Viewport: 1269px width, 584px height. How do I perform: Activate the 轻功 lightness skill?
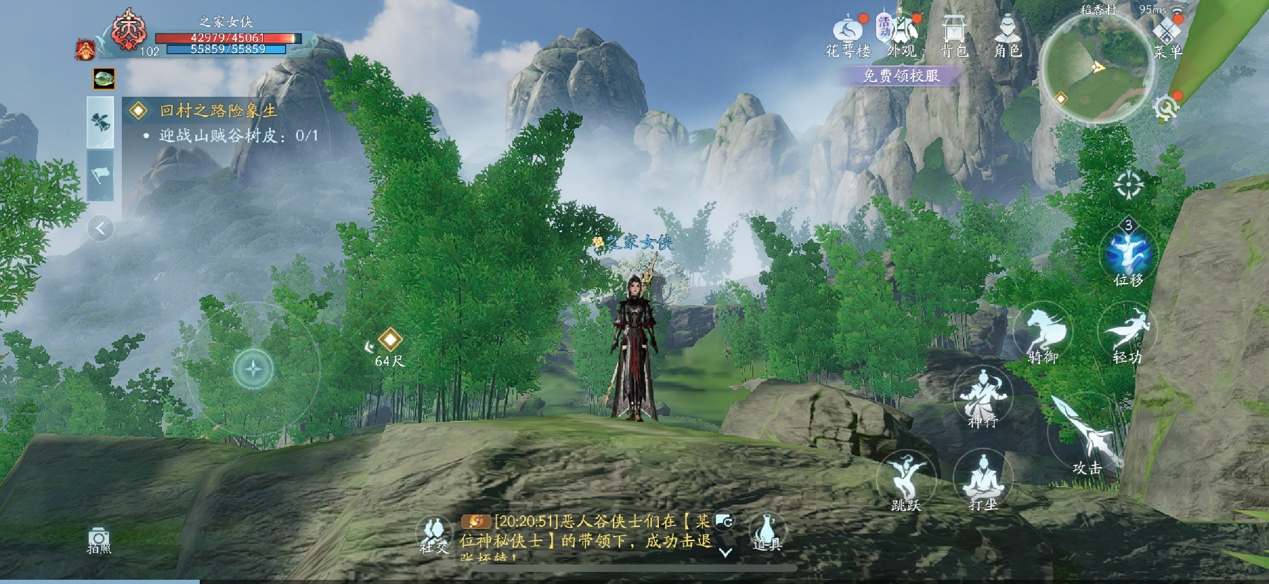[1127, 331]
